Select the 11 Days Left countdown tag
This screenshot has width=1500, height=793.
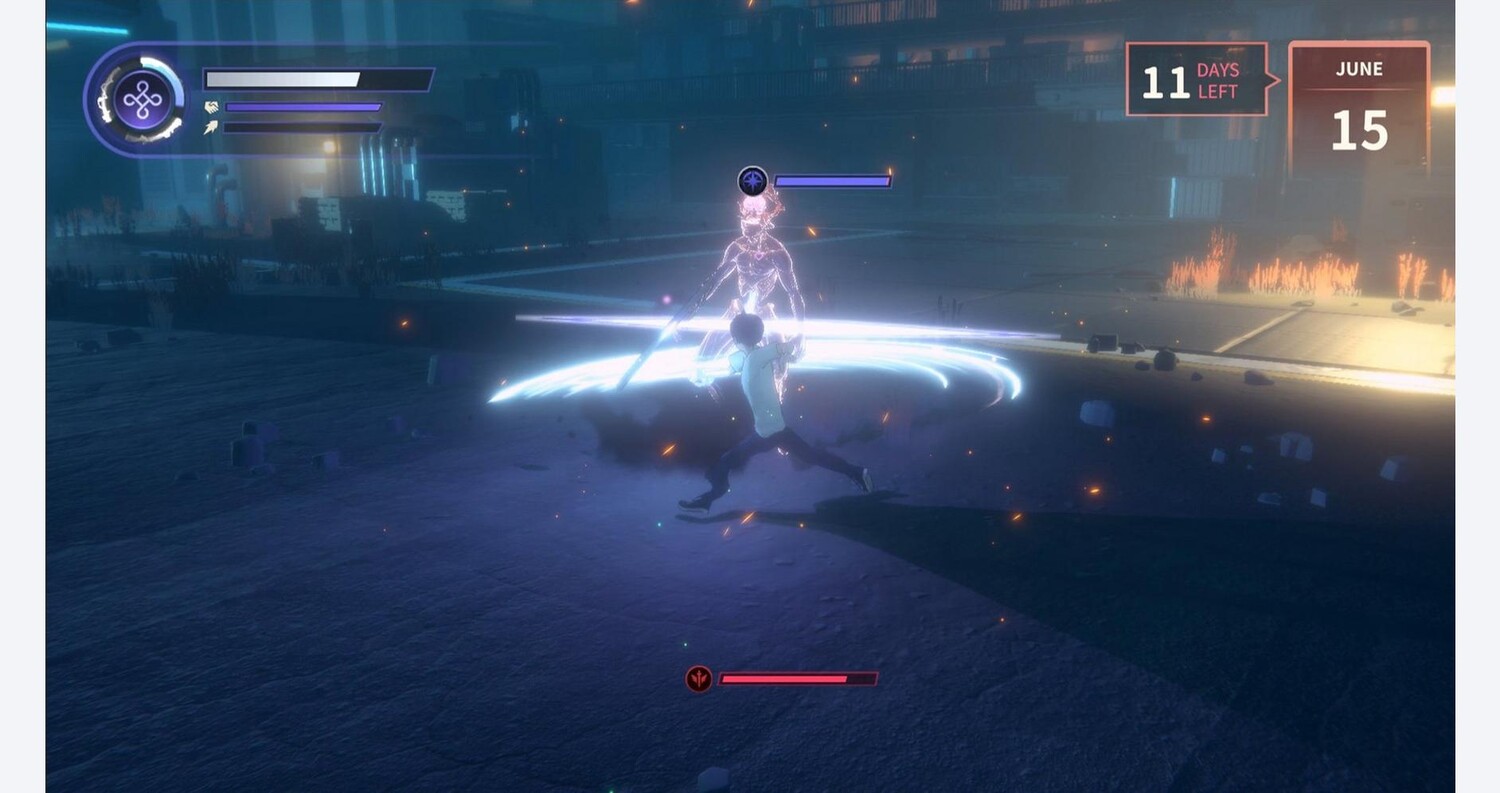(1198, 80)
